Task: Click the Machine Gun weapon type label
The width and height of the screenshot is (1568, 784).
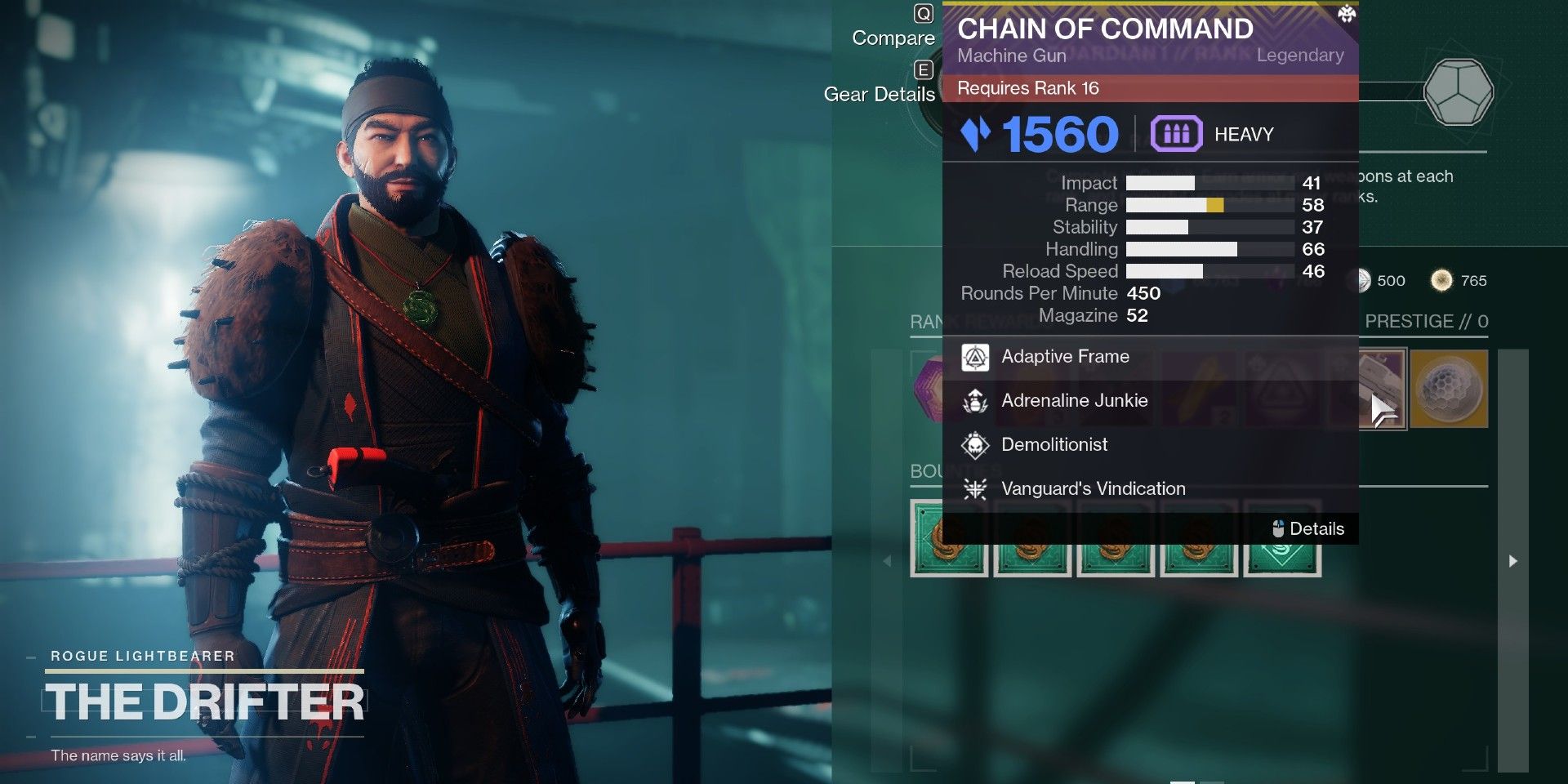Action: [x=1012, y=56]
